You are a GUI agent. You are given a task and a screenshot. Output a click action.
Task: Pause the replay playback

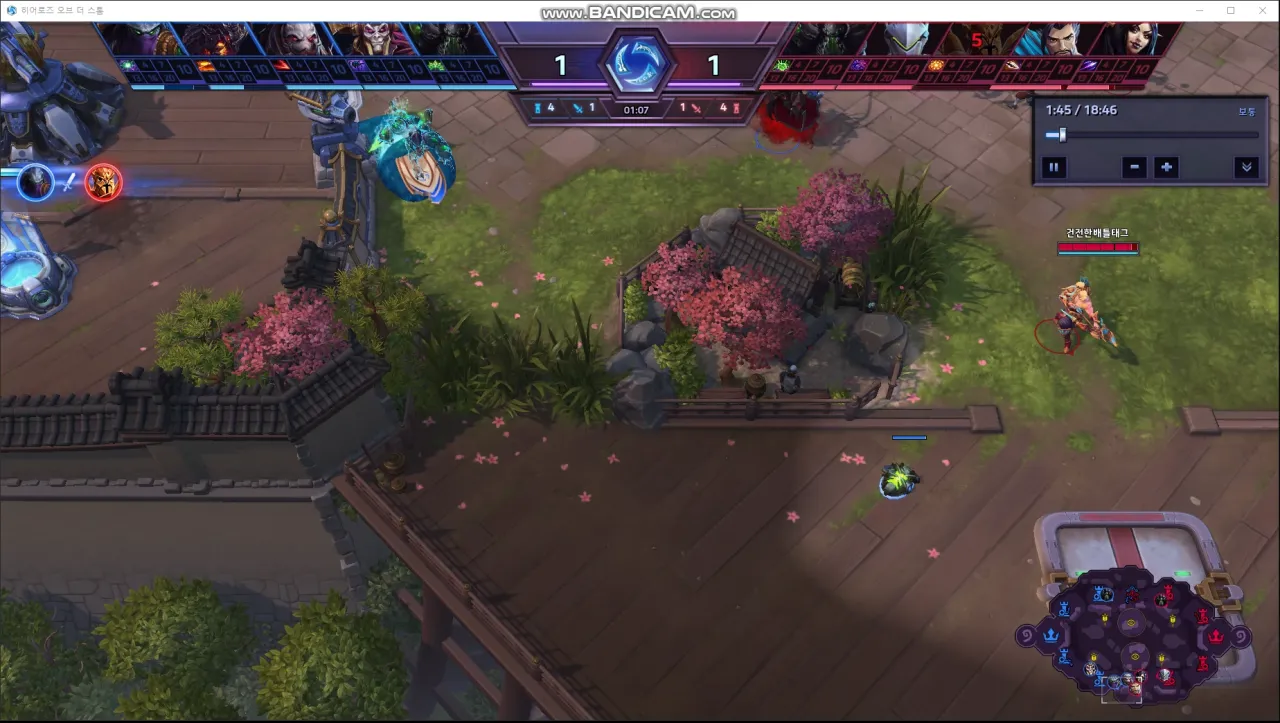click(x=1053, y=167)
